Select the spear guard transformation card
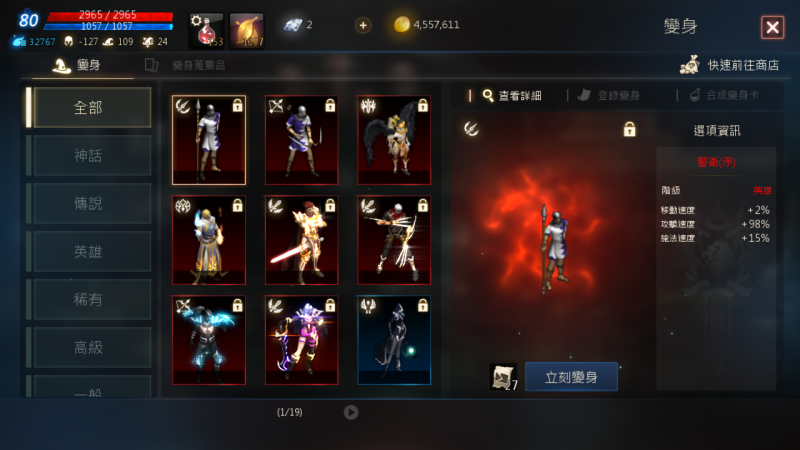The image size is (800, 450). point(209,140)
